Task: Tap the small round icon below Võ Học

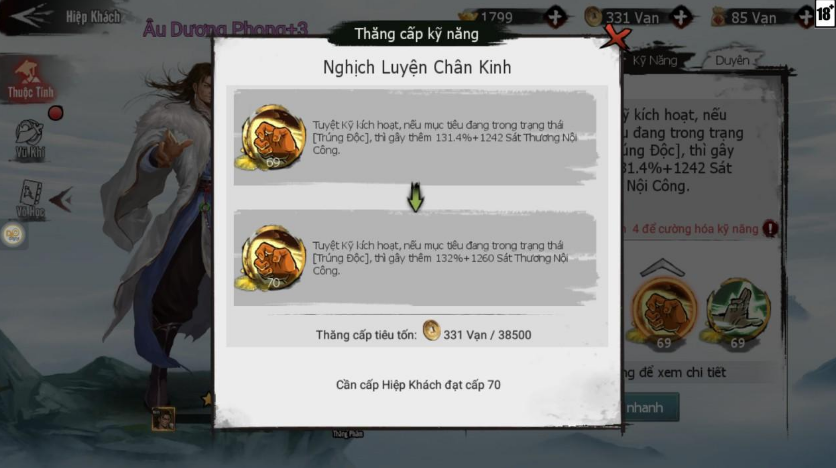Action: click(x=13, y=235)
